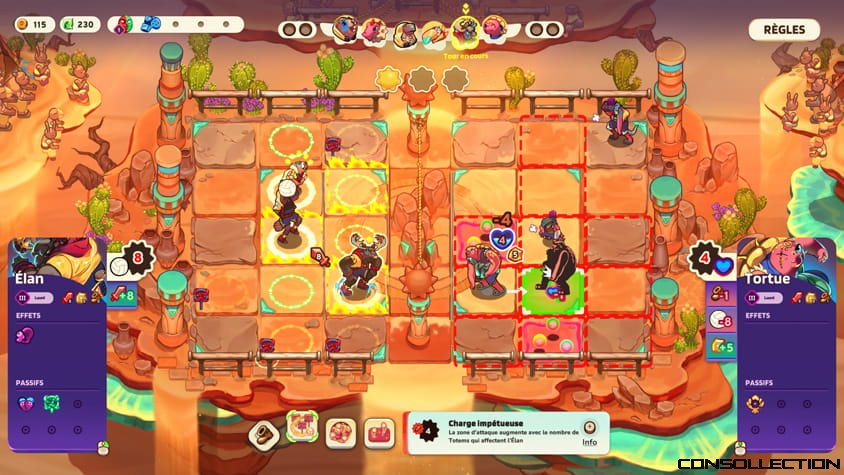Screen dimensions: 844x475
Task: Open the Règles rules panel
Action: 784,30
